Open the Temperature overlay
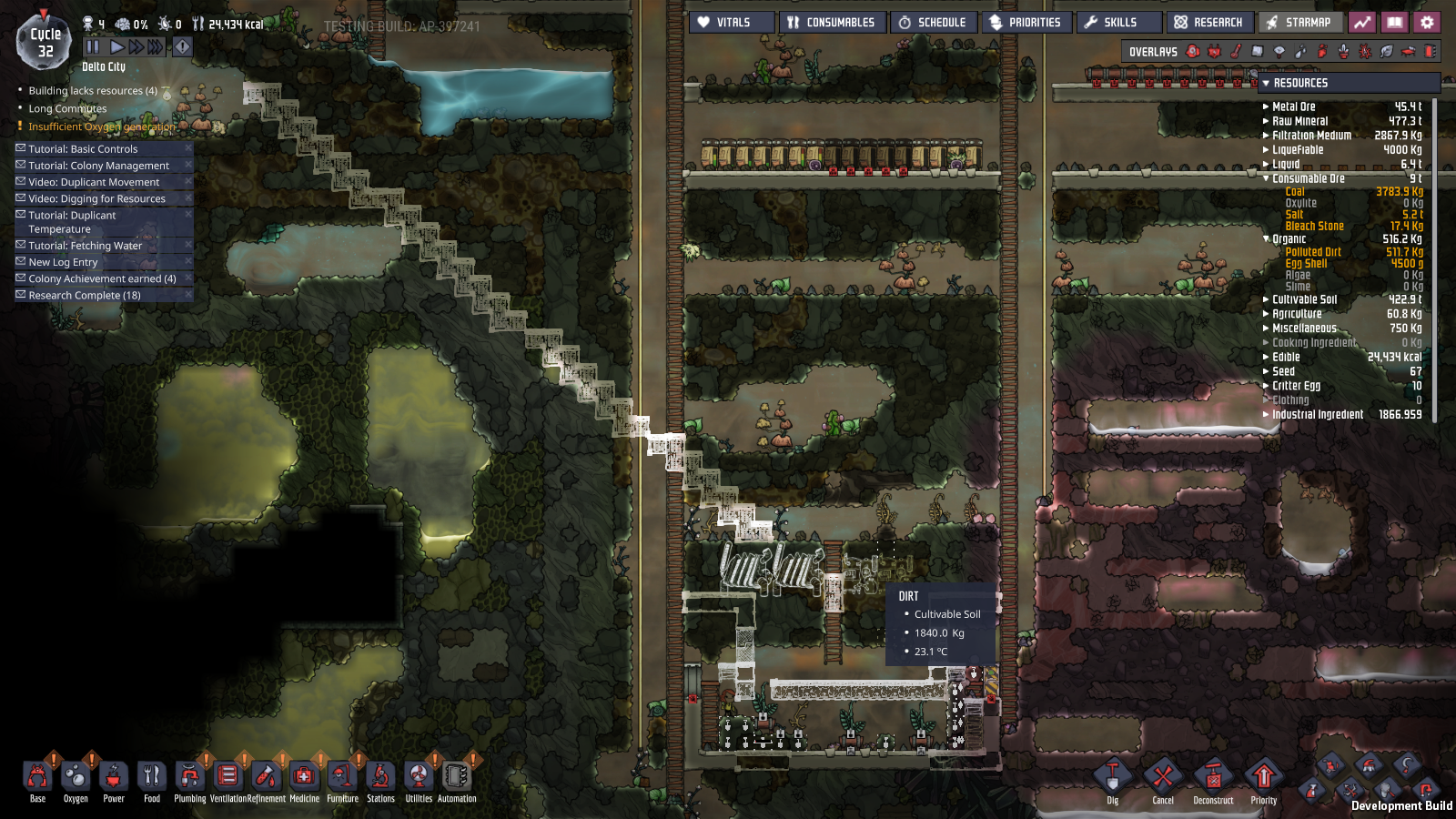Viewport: 1456px width, 819px height. click(1238, 52)
